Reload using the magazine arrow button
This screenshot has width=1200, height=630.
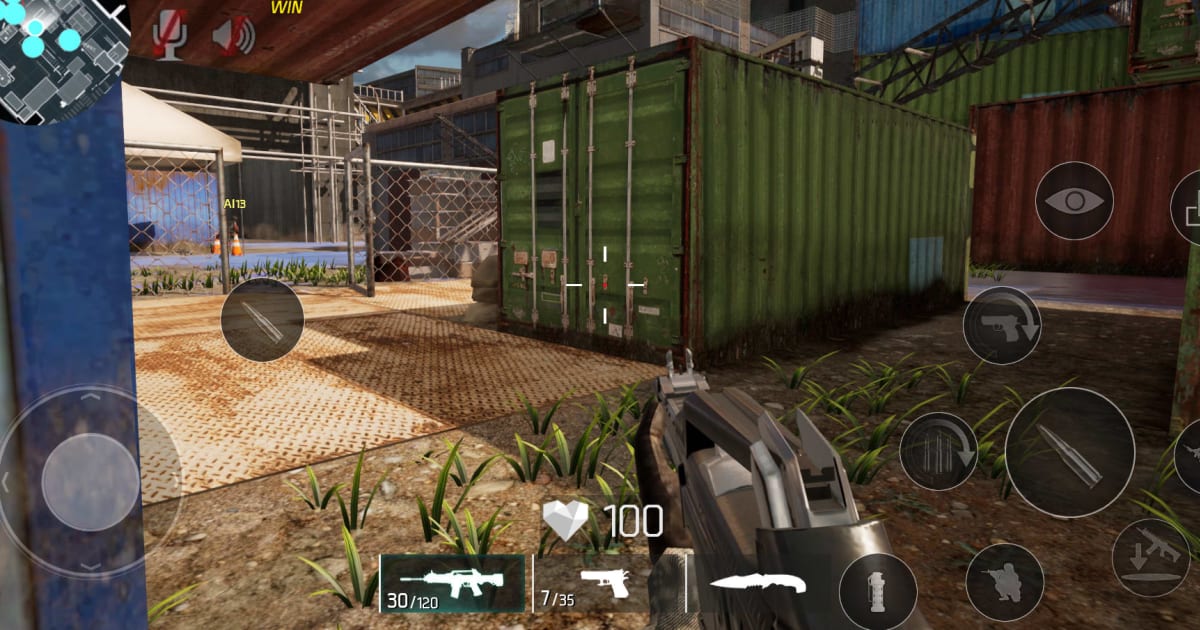(x=938, y=451)
